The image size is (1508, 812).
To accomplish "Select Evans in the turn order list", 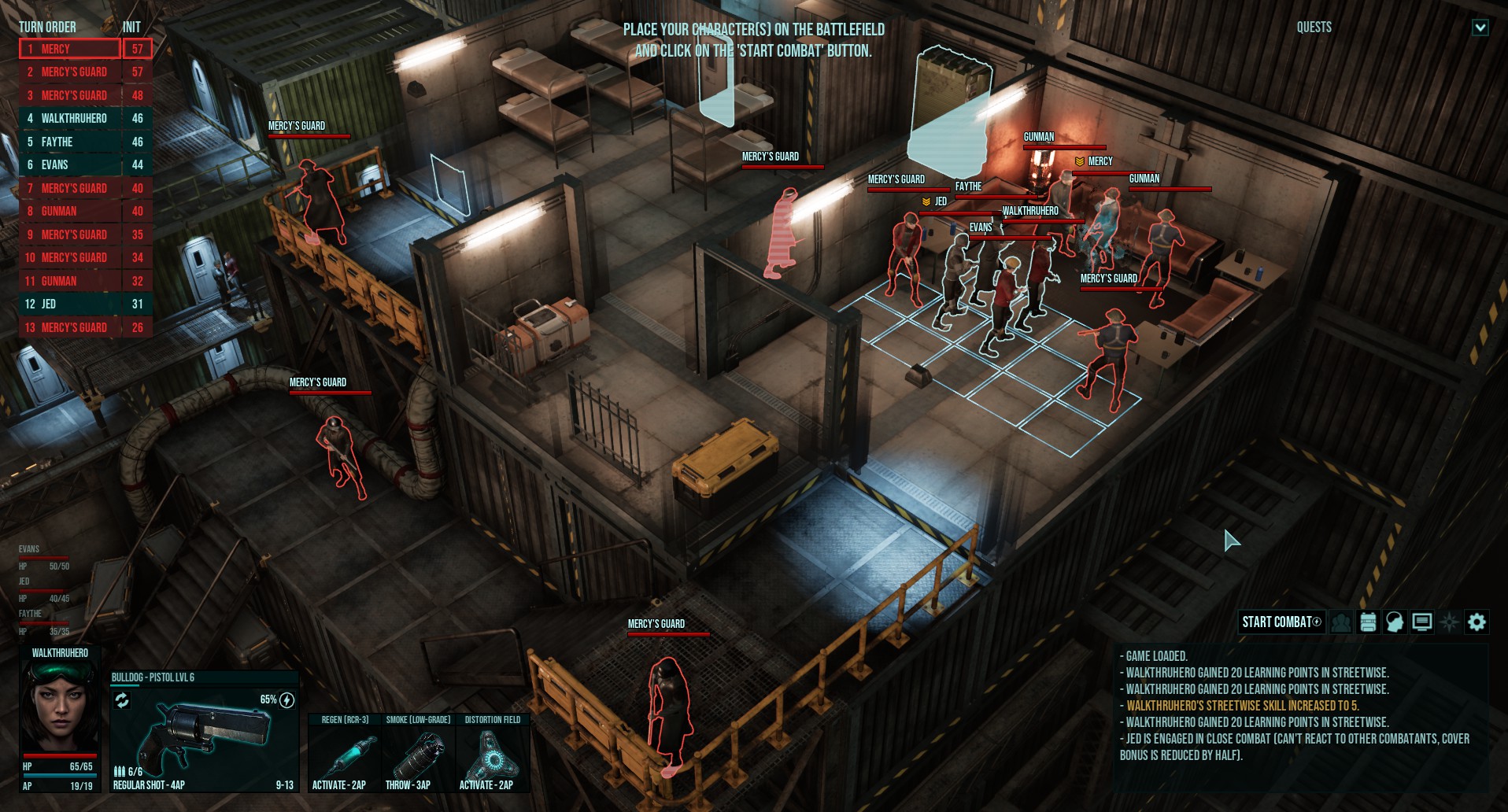I will click(x=70, y=164).
